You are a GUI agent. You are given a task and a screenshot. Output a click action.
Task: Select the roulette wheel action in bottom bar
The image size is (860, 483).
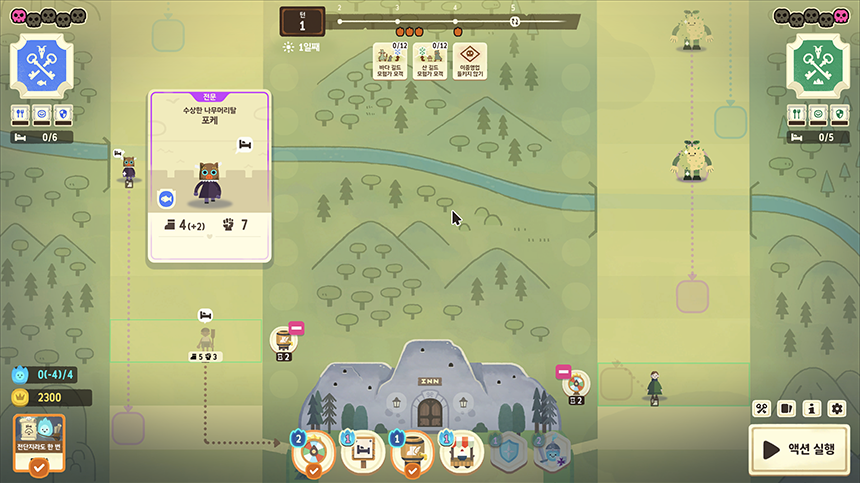314,451
